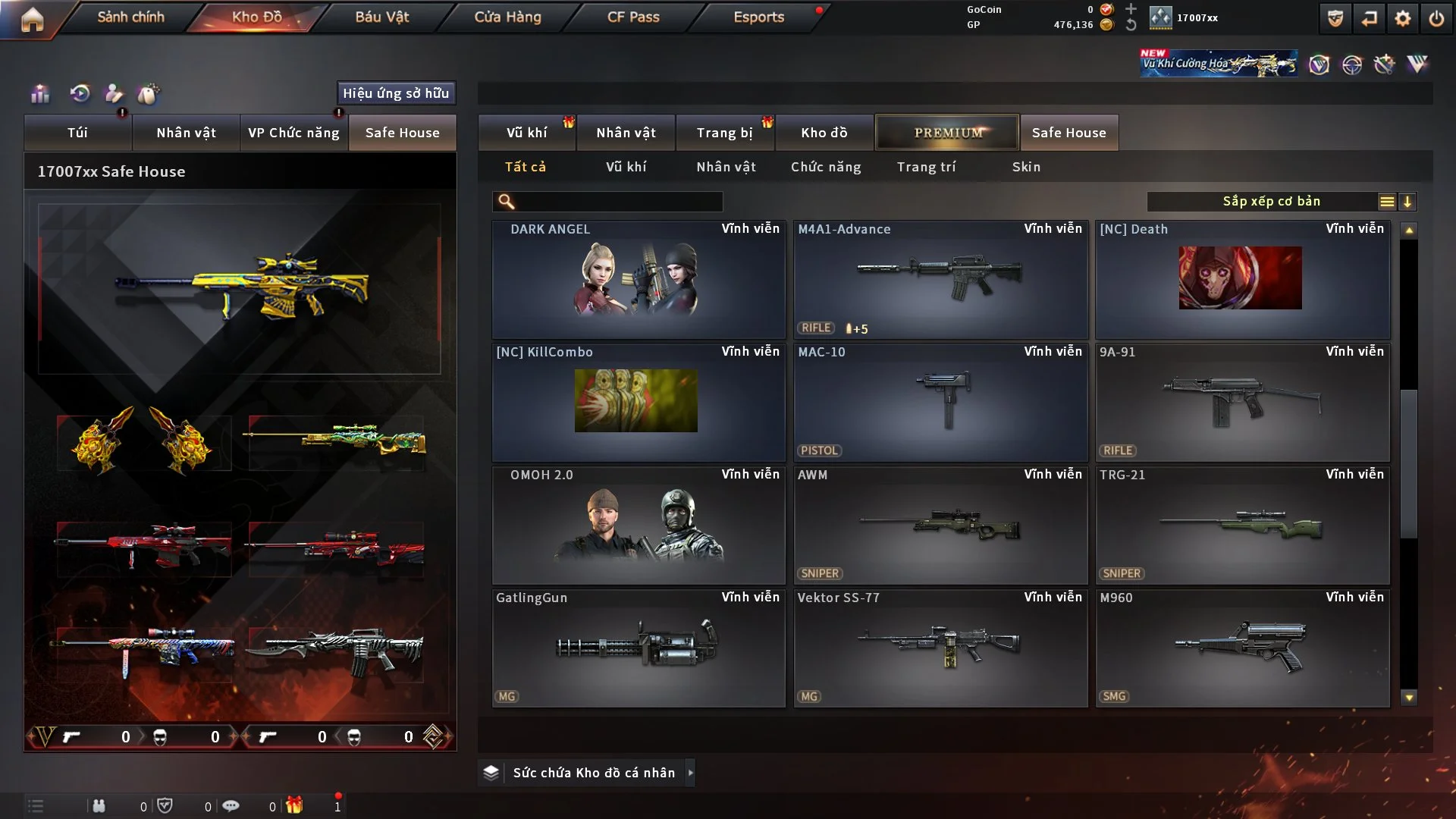The width and height of the screenshot is (1456, 819).
Task: Go to Sảnh chính lobby tab
Action: tap(130, 17)
